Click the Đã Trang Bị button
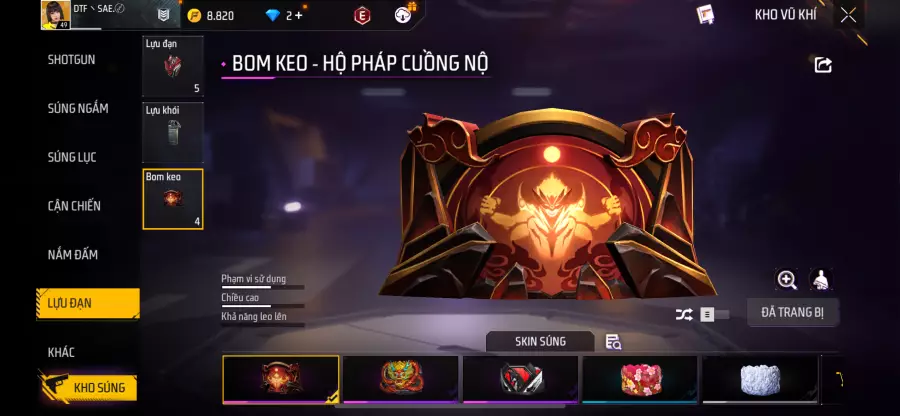Screen dimensions: 900x416 pos(792,312)
